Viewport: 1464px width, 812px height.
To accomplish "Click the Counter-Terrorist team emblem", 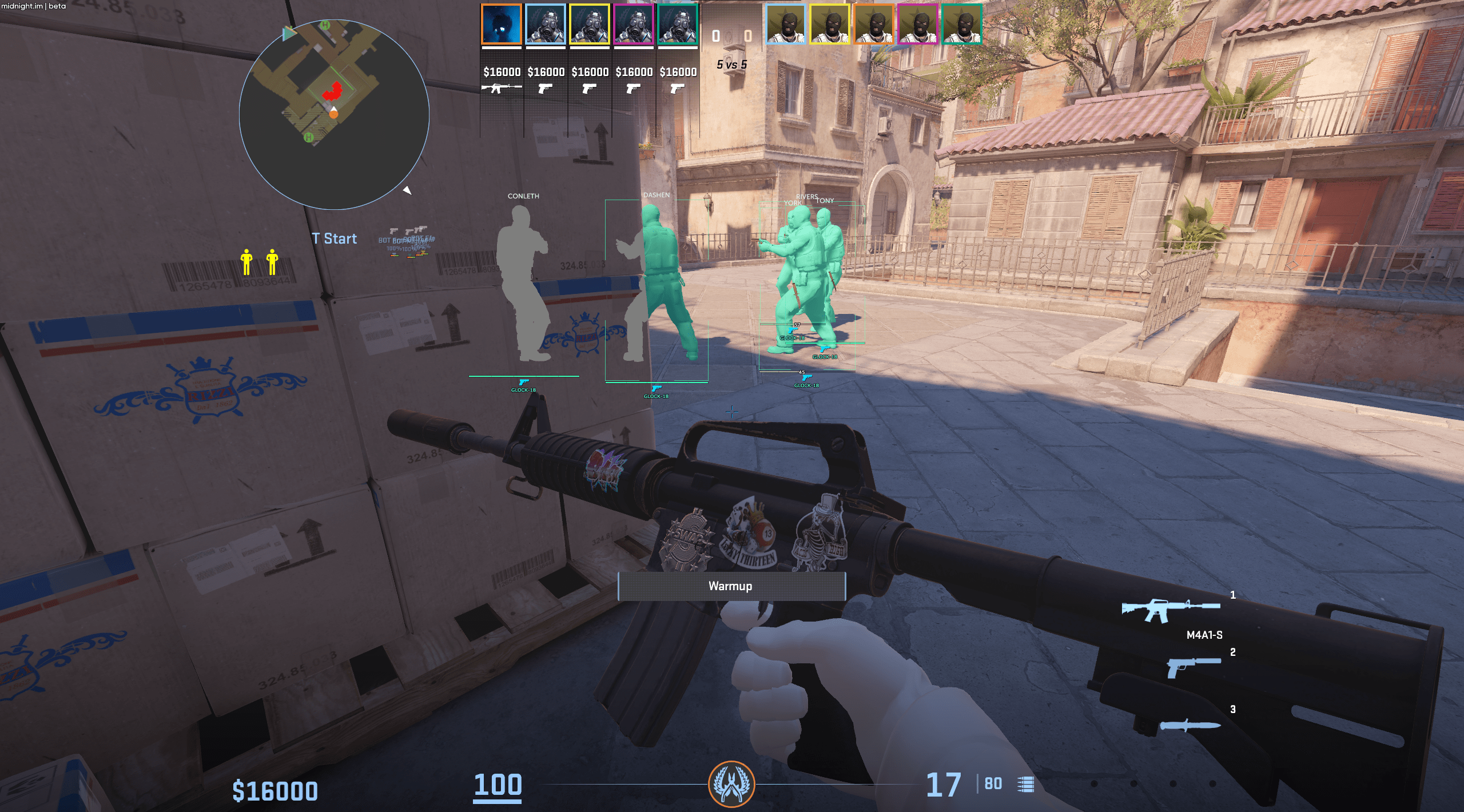I will click(731, 784).
